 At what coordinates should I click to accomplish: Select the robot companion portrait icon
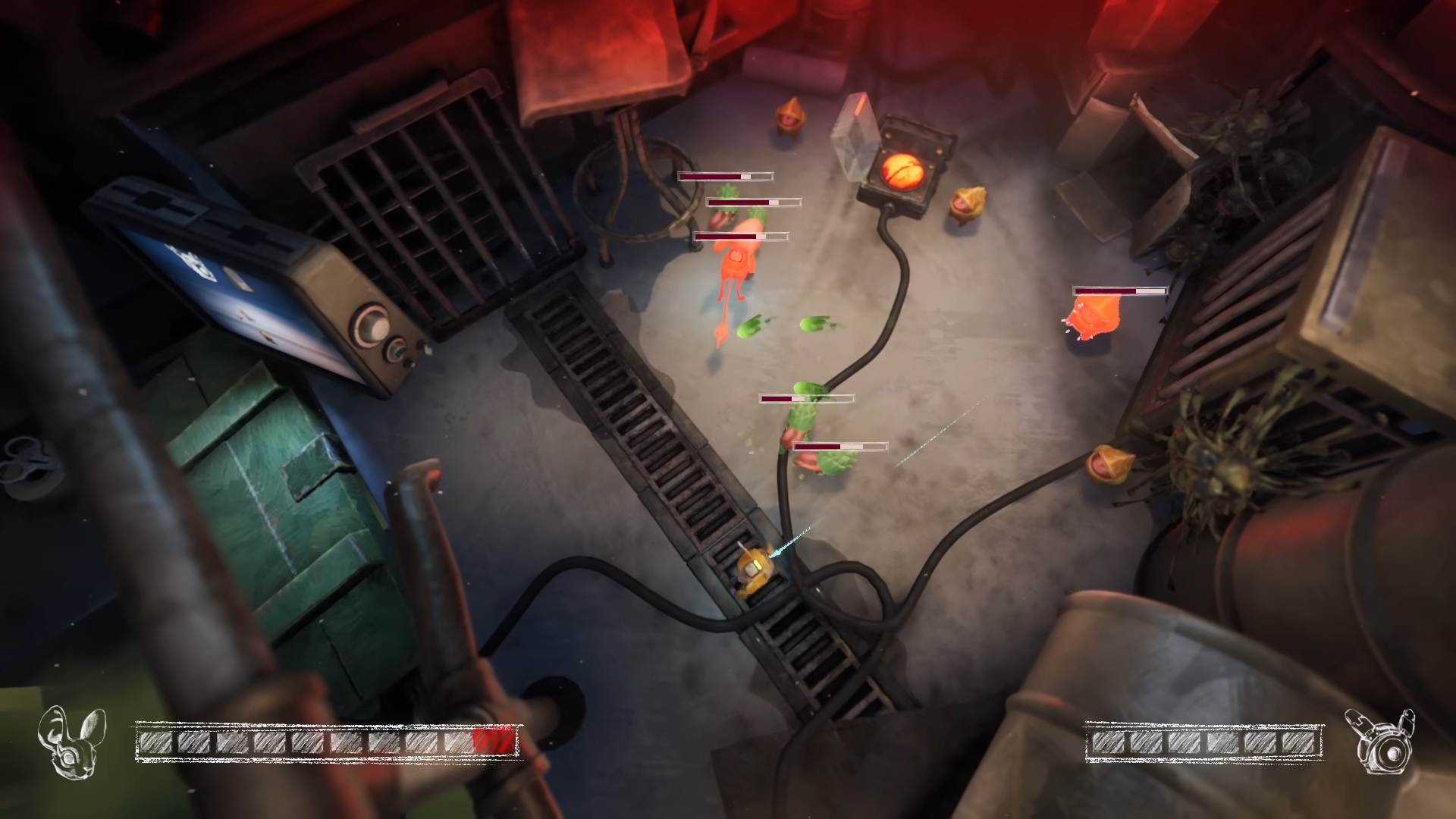coord(1379,742)
